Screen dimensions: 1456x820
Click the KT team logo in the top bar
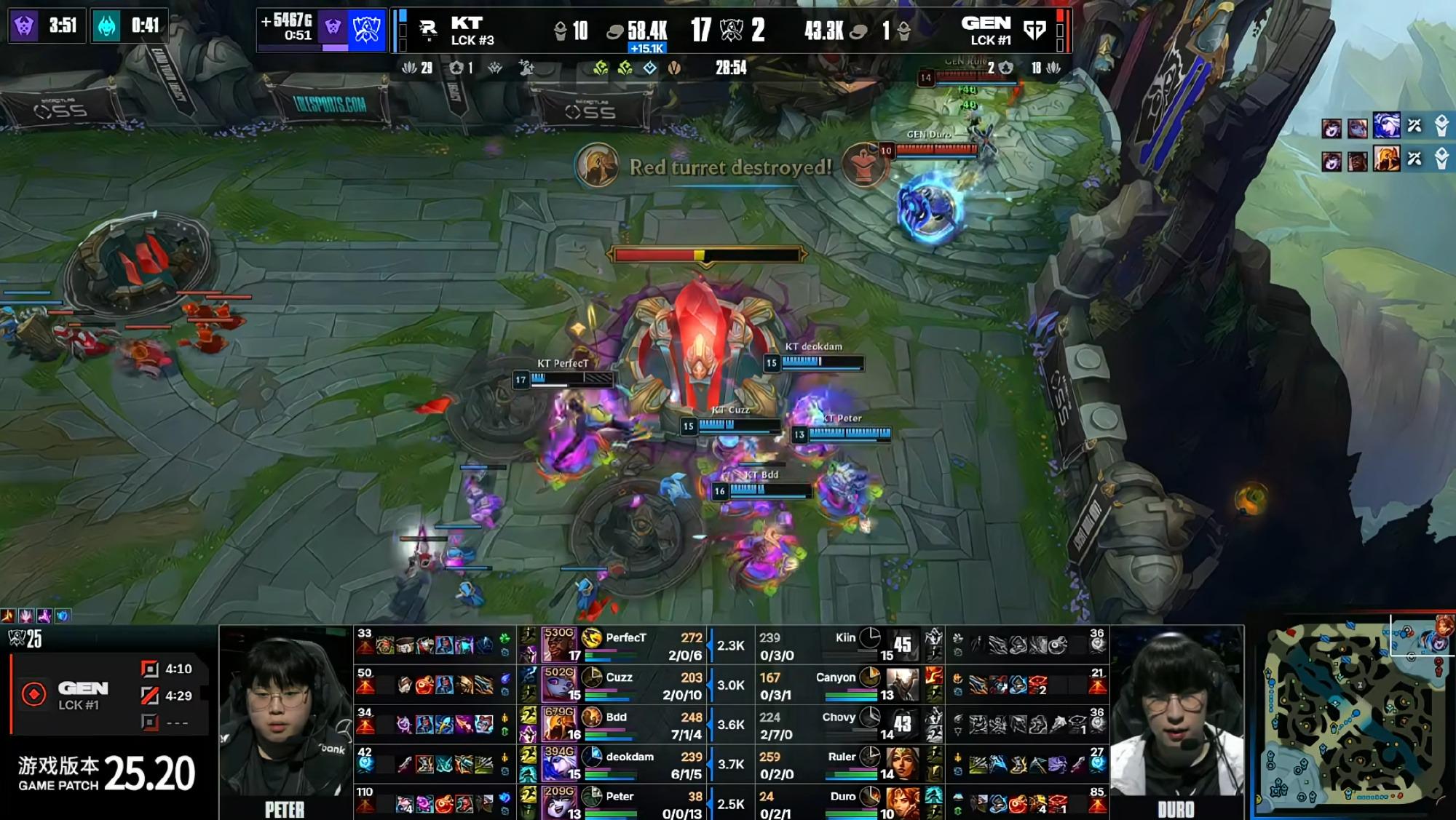(x=428, y=30)
